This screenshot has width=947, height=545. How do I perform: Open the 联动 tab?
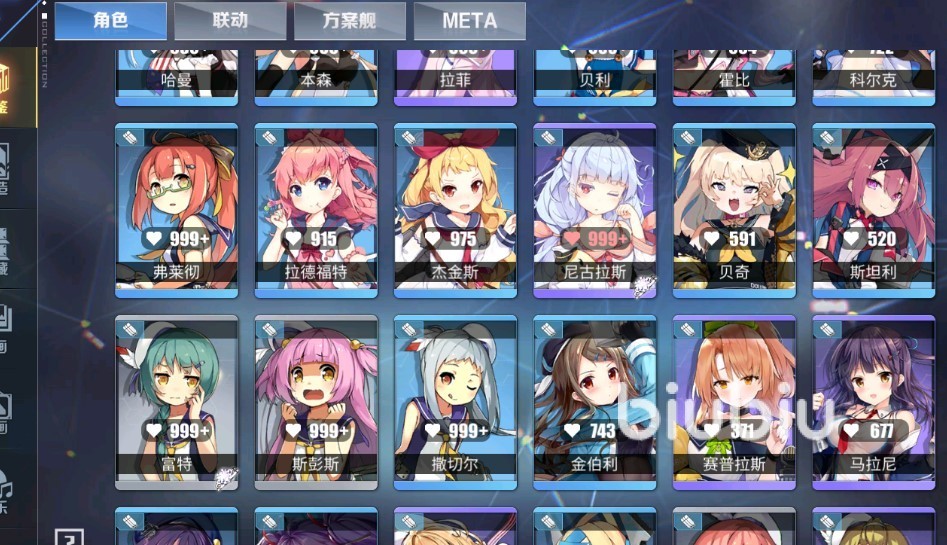pyautogui.click(x=230, y=21)
